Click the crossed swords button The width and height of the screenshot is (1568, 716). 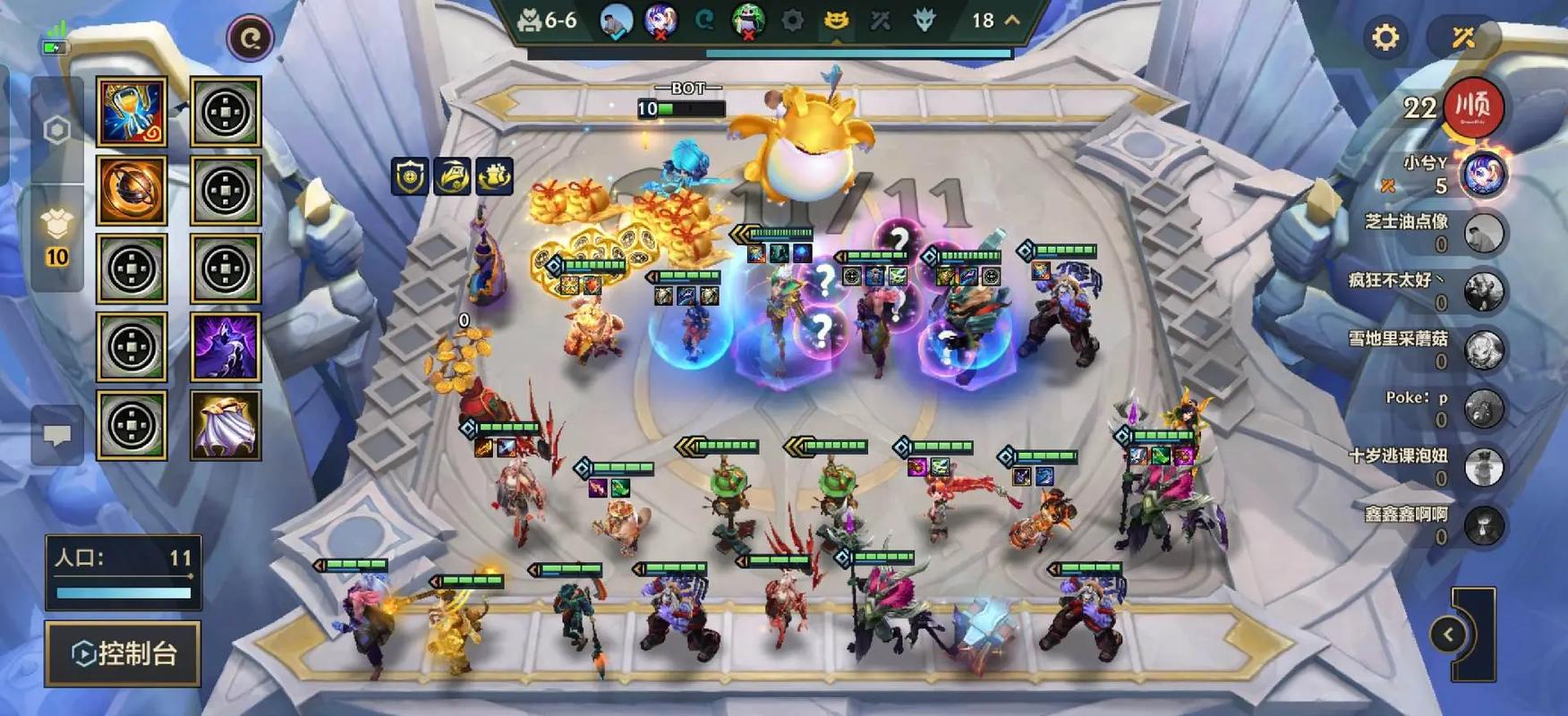pos(1463,38)
